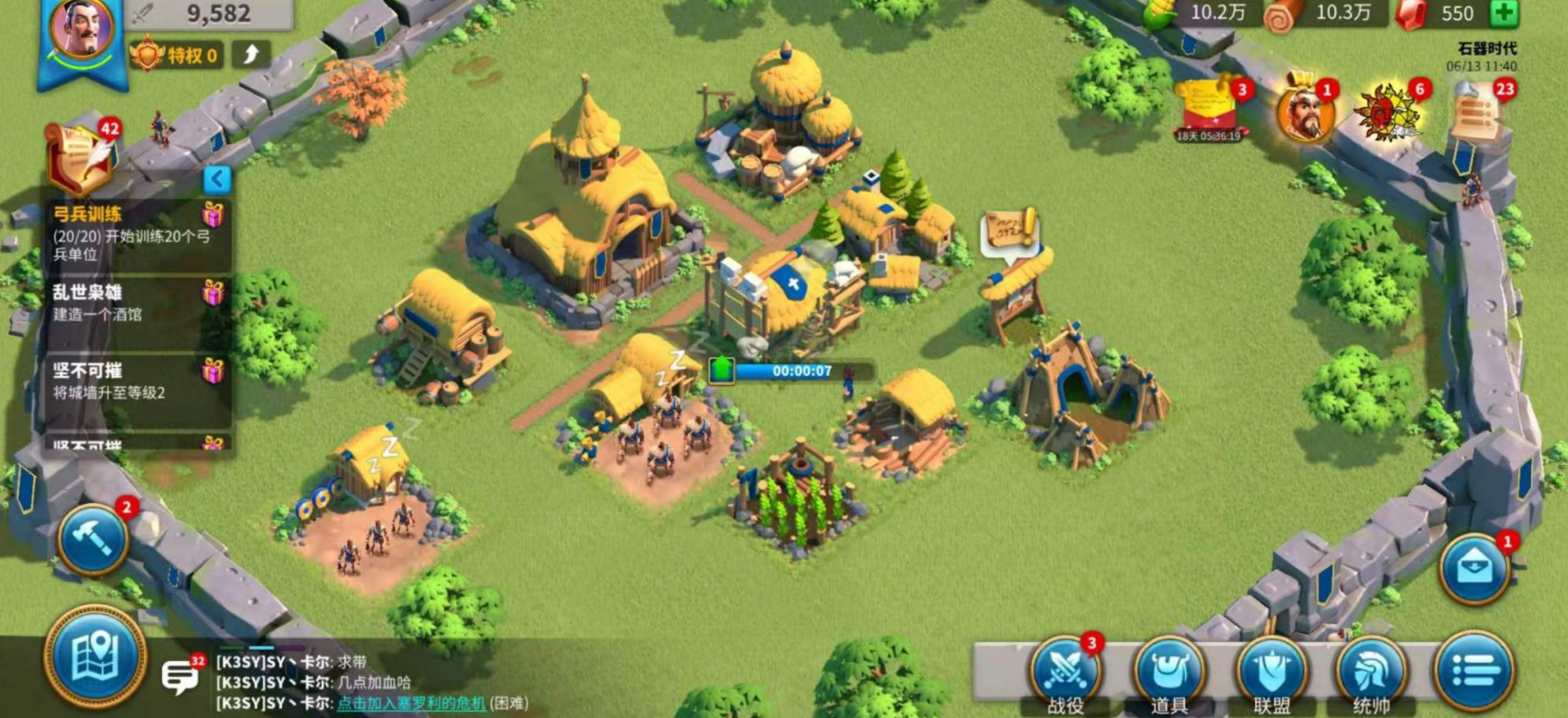Viewport: 1568px width, 718px height.
Task: Collapse the quest list with blue arrow
Action: 217,179
